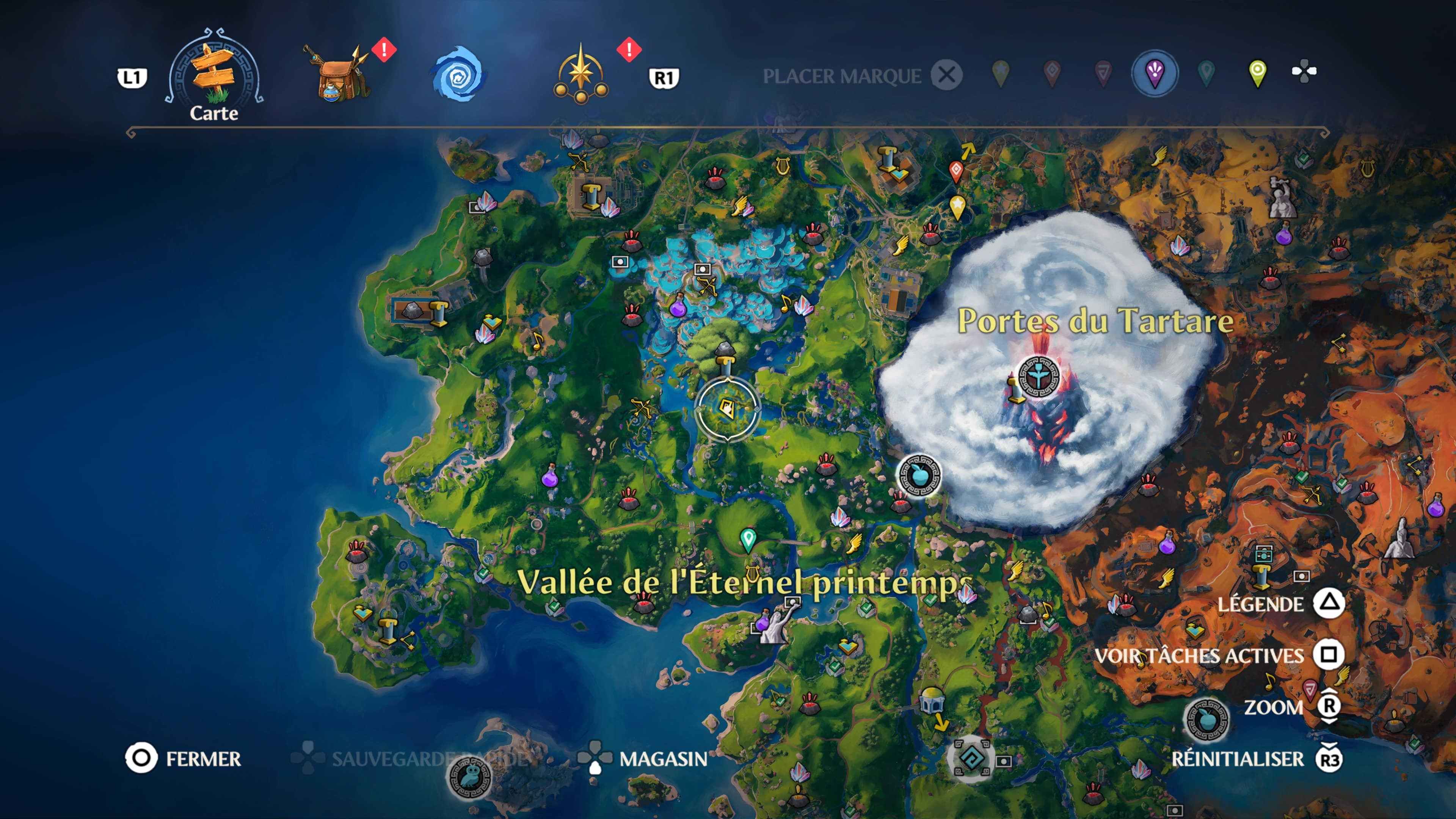Pick the lime green target marker pin
Image resolution: width=1456 pixels, height=819 pixels.
pyautogui.click(x=1257, y=74)
